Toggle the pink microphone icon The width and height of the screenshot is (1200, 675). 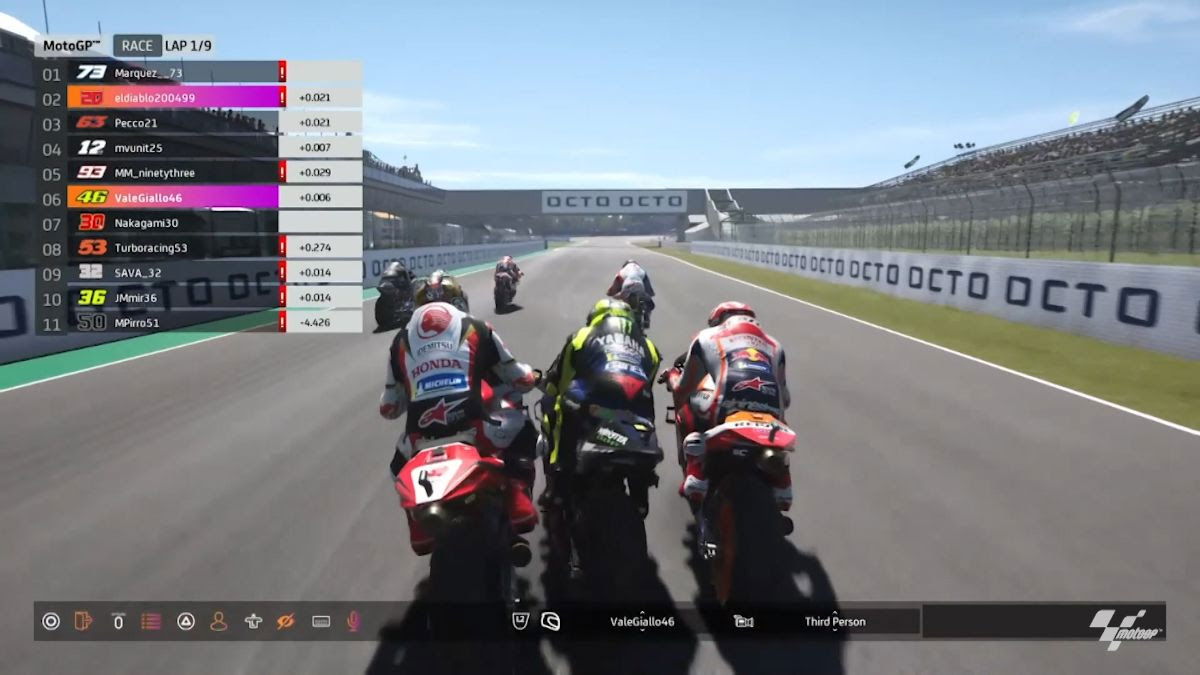(x=352, y=621)
